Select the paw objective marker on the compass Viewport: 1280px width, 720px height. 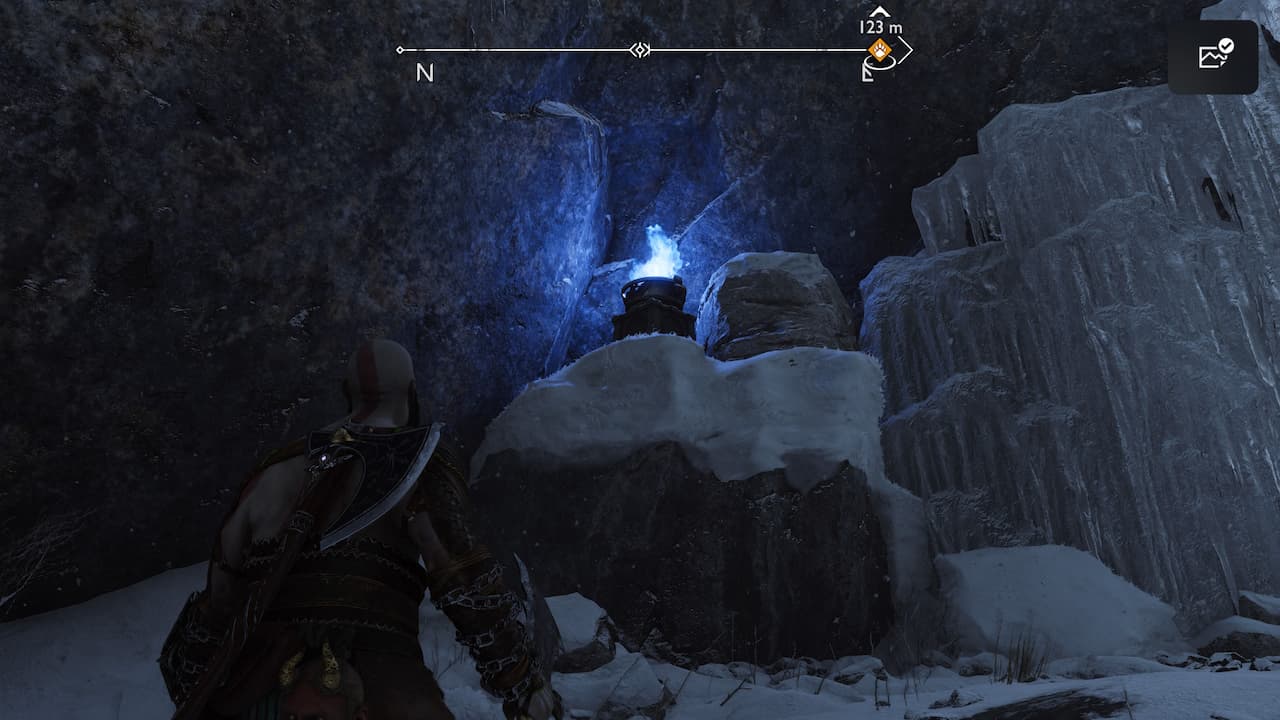point(879,49)
